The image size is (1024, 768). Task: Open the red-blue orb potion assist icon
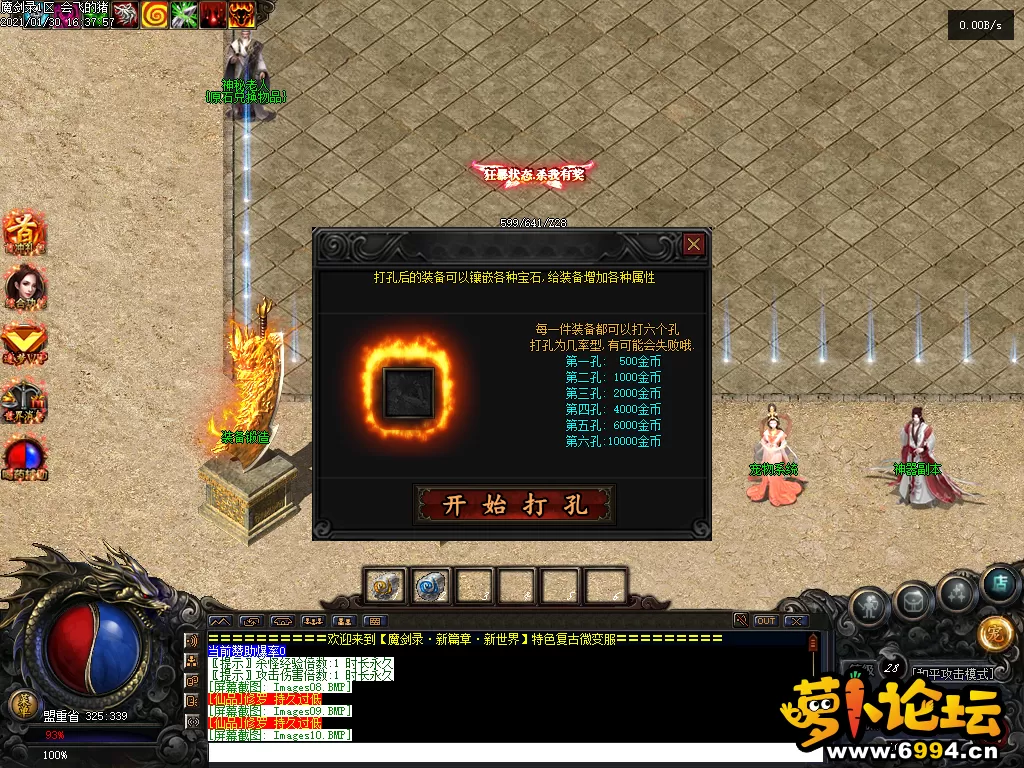[24, 457]
